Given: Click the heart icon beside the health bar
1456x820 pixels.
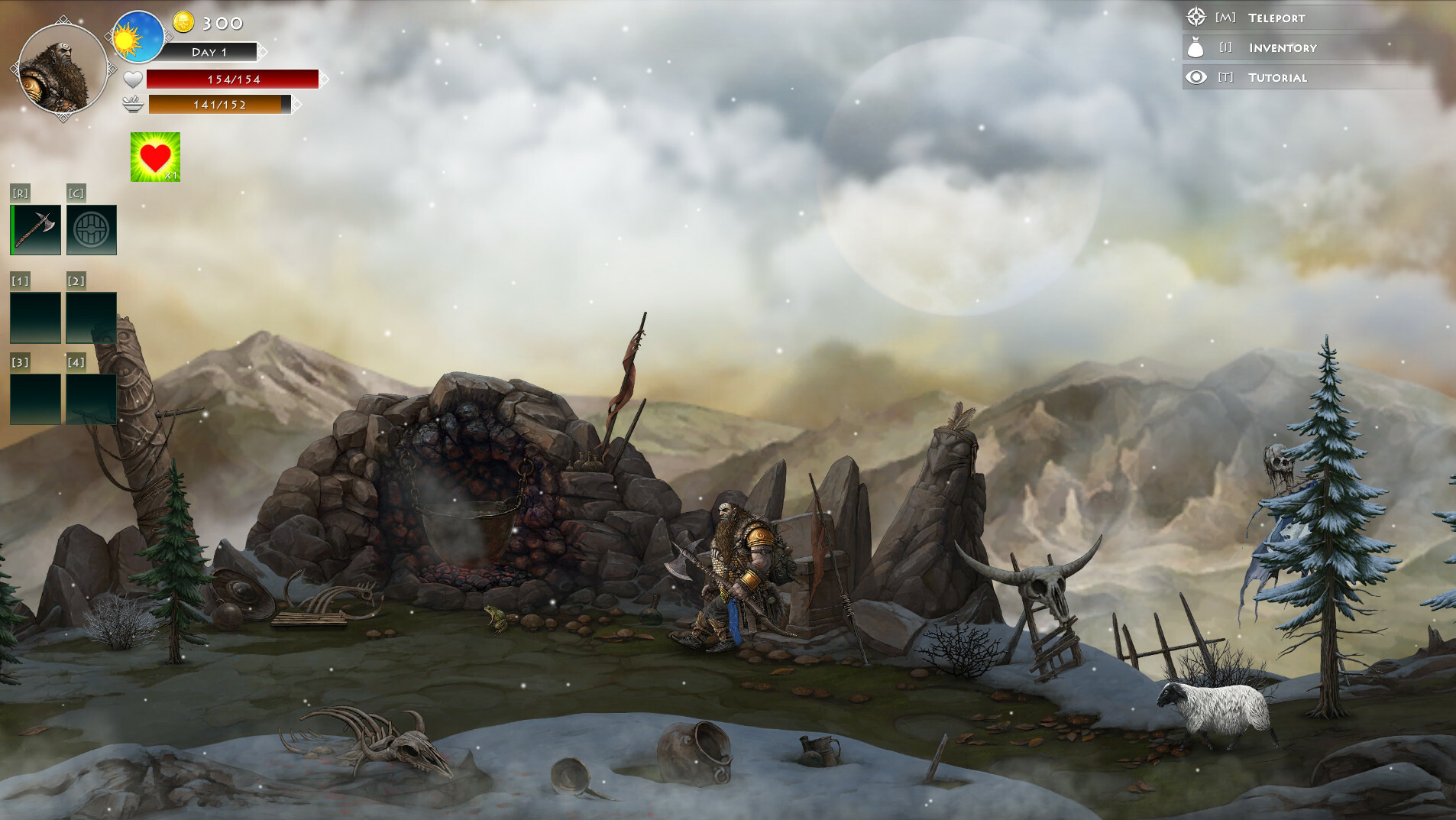Looking at the screenshot, I should click(x=131, y=78).
